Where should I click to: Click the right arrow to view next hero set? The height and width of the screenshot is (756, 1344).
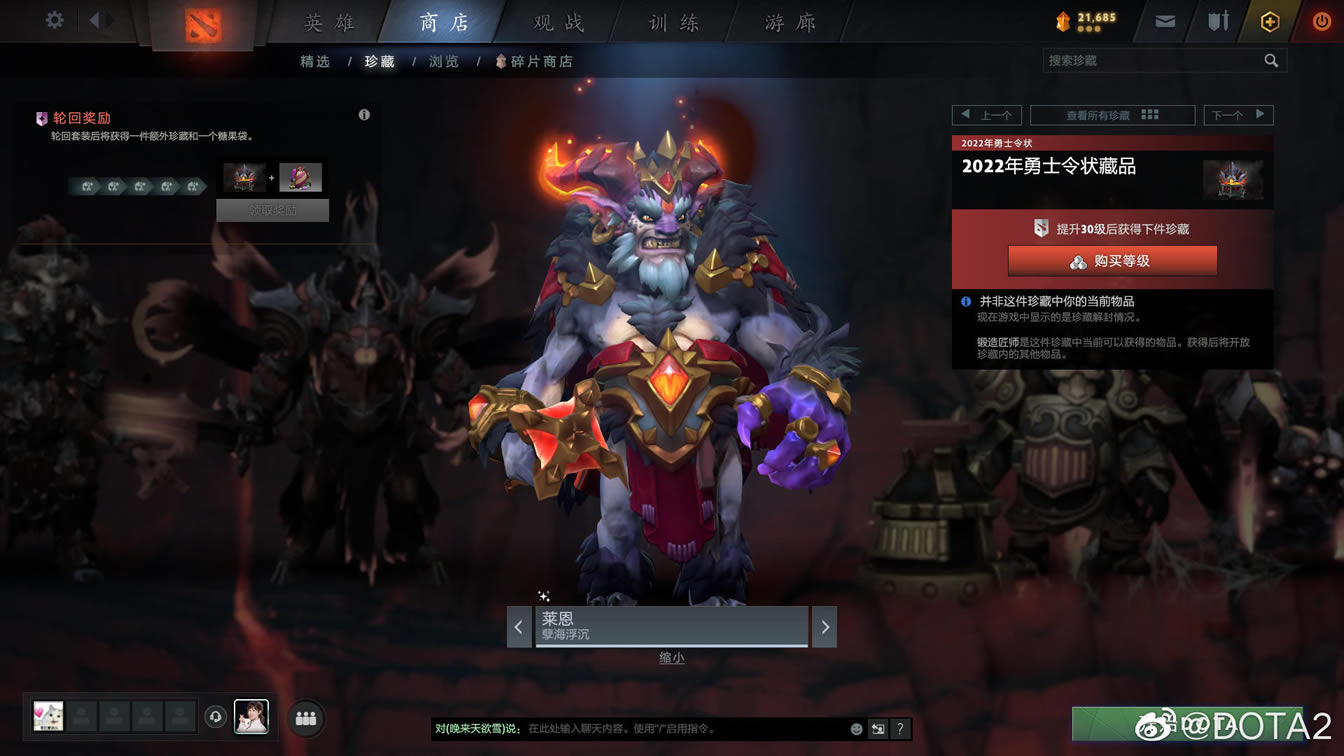[x=824, y=626]
